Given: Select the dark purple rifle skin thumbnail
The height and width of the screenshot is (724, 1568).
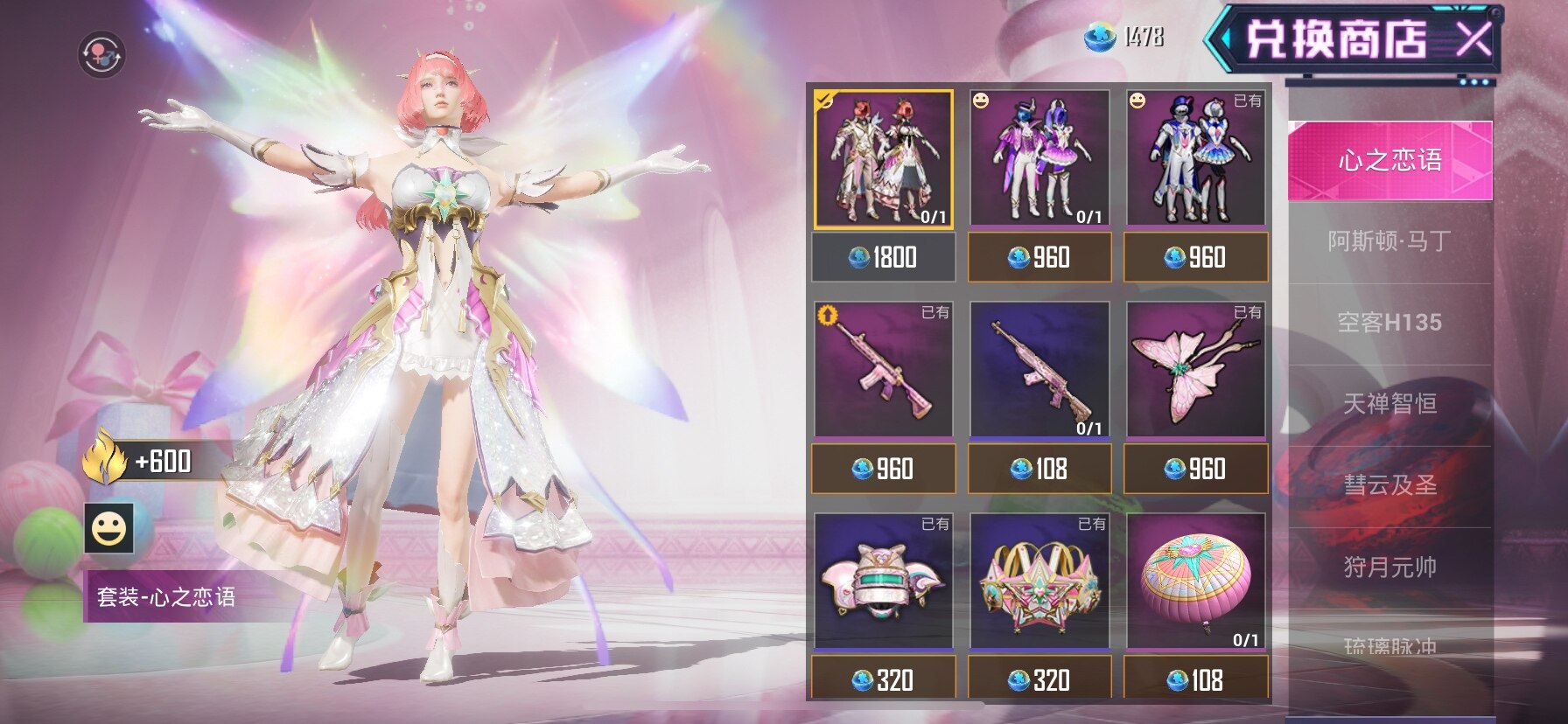Looking at the screenshot, I should click(x=1039, y=370).
